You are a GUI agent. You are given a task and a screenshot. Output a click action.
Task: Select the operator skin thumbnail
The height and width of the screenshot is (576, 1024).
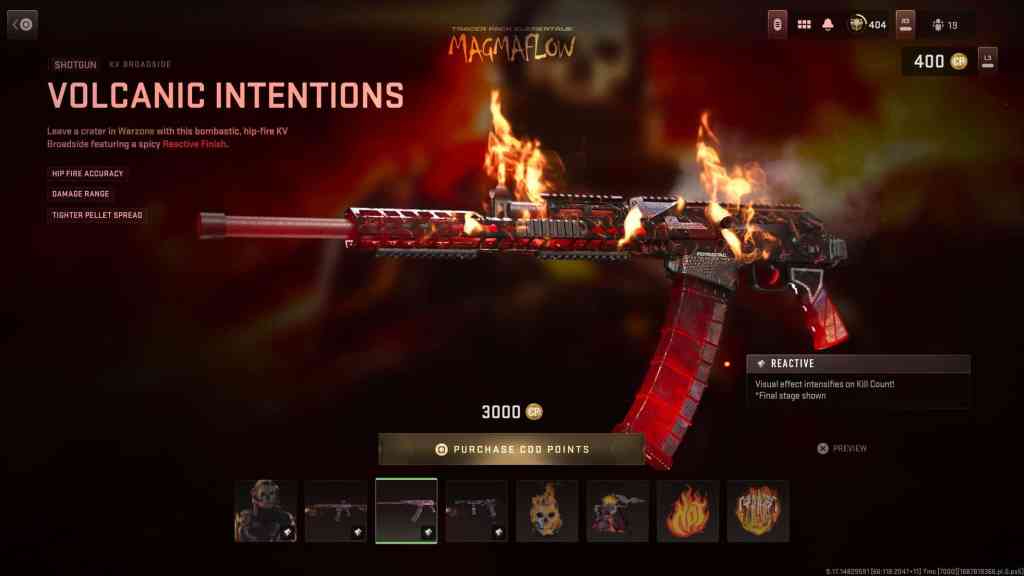click(266, 511)
